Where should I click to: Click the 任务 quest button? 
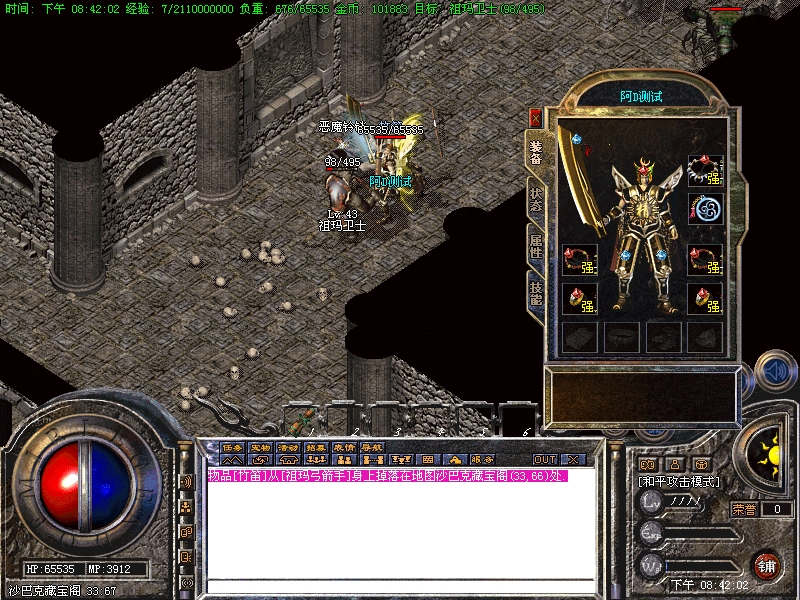tap(233, 447)
